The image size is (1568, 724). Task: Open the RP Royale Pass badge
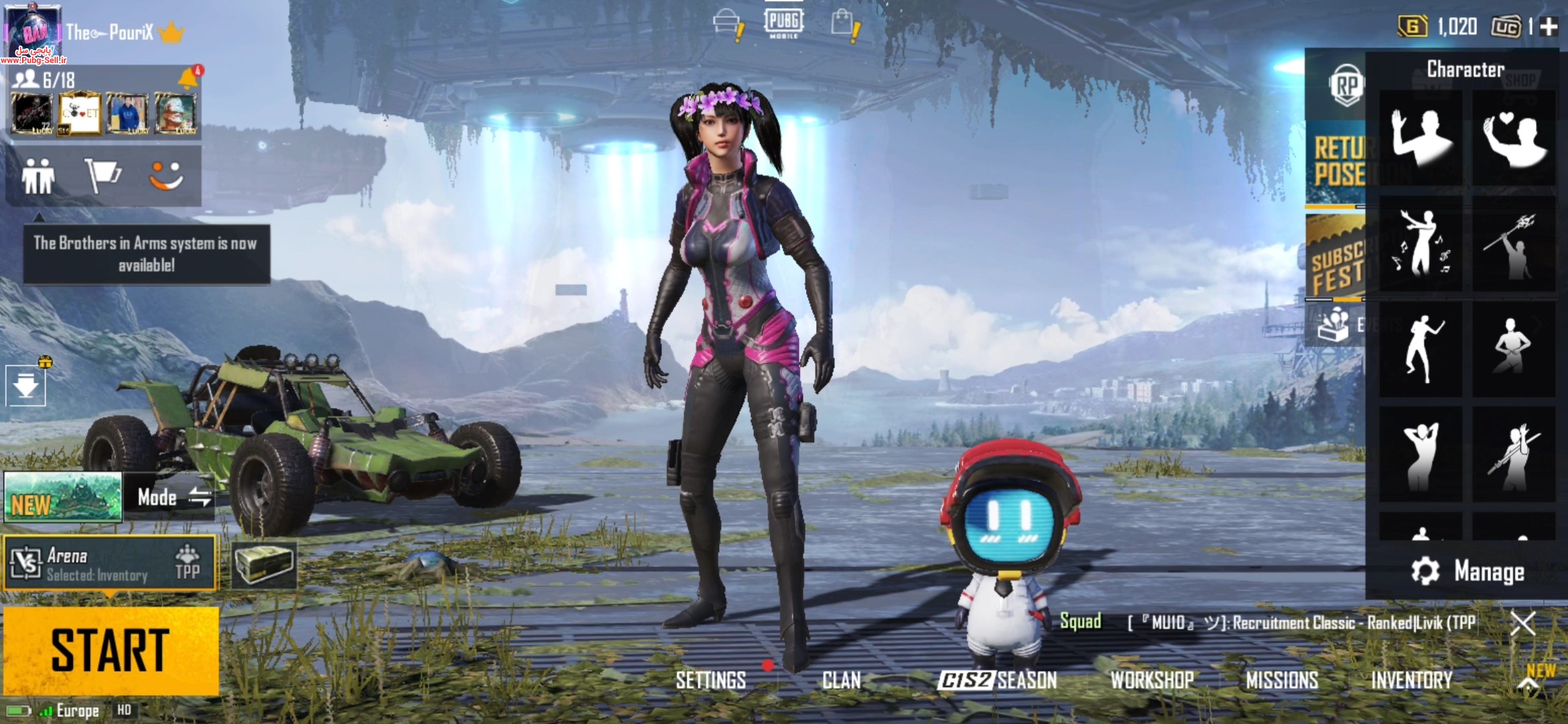1346,85
